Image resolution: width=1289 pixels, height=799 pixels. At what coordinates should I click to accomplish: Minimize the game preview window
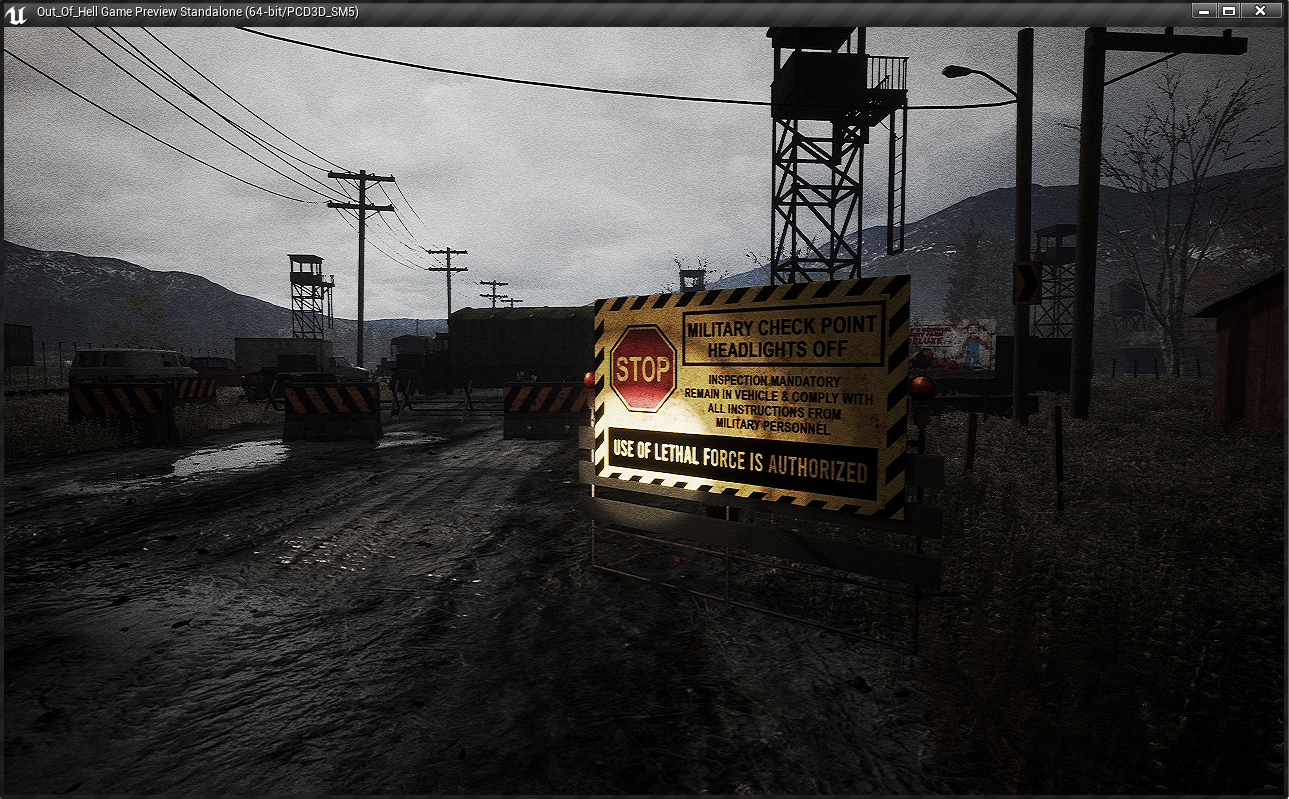[1203, 11]
